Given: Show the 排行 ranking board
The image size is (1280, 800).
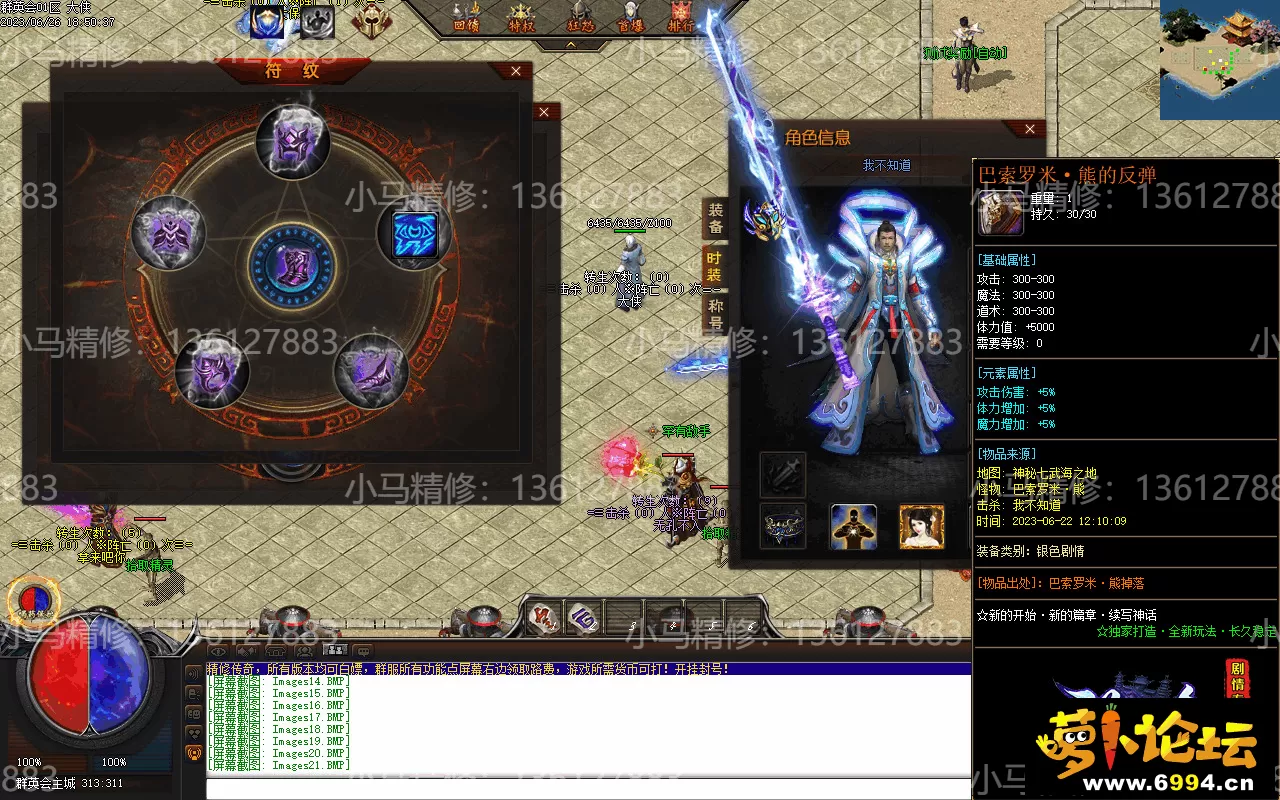Looking at the screenshot, I should [x=683, y=17].
